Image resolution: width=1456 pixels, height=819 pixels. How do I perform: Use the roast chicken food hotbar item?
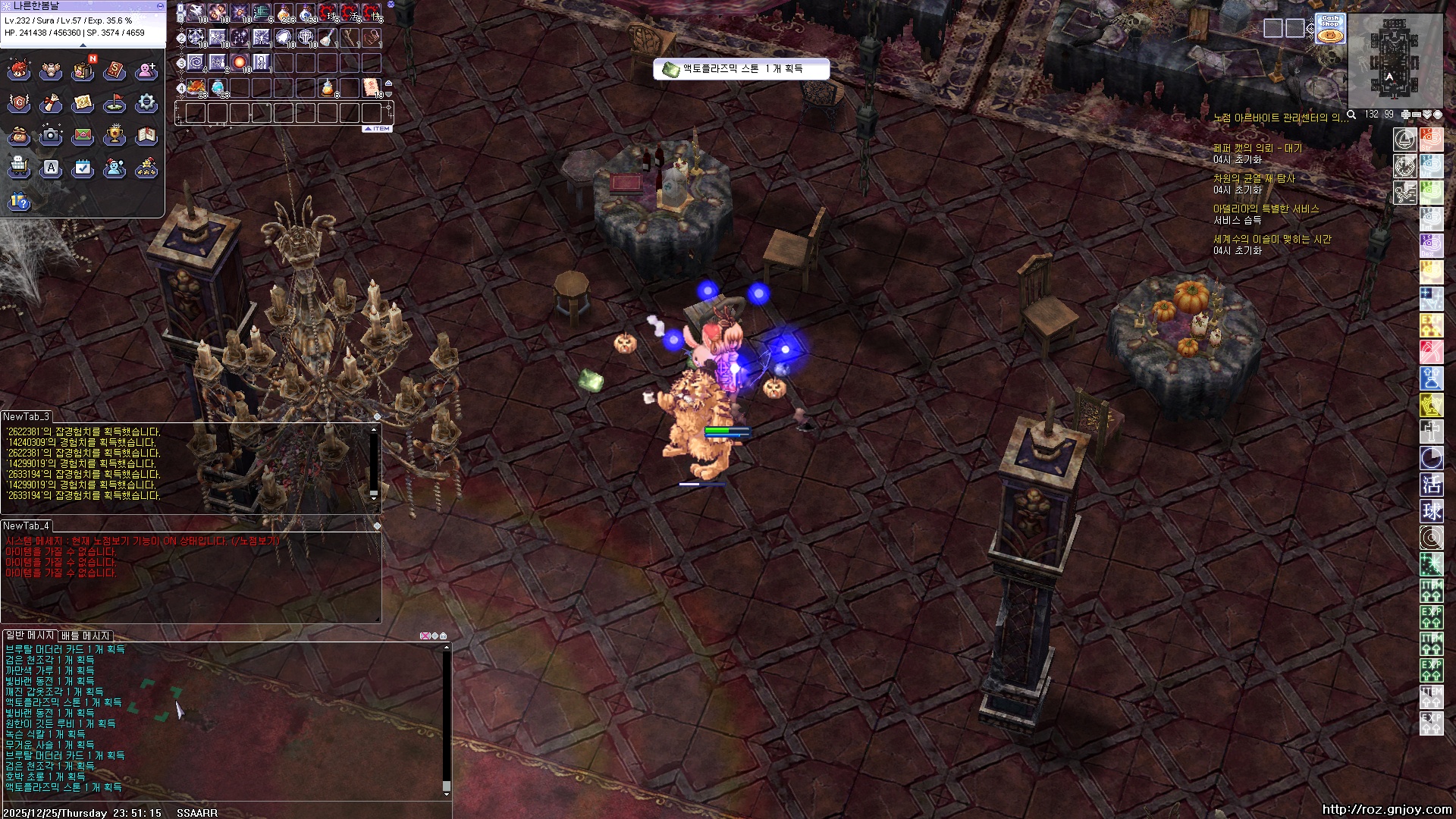click(196, 86)
